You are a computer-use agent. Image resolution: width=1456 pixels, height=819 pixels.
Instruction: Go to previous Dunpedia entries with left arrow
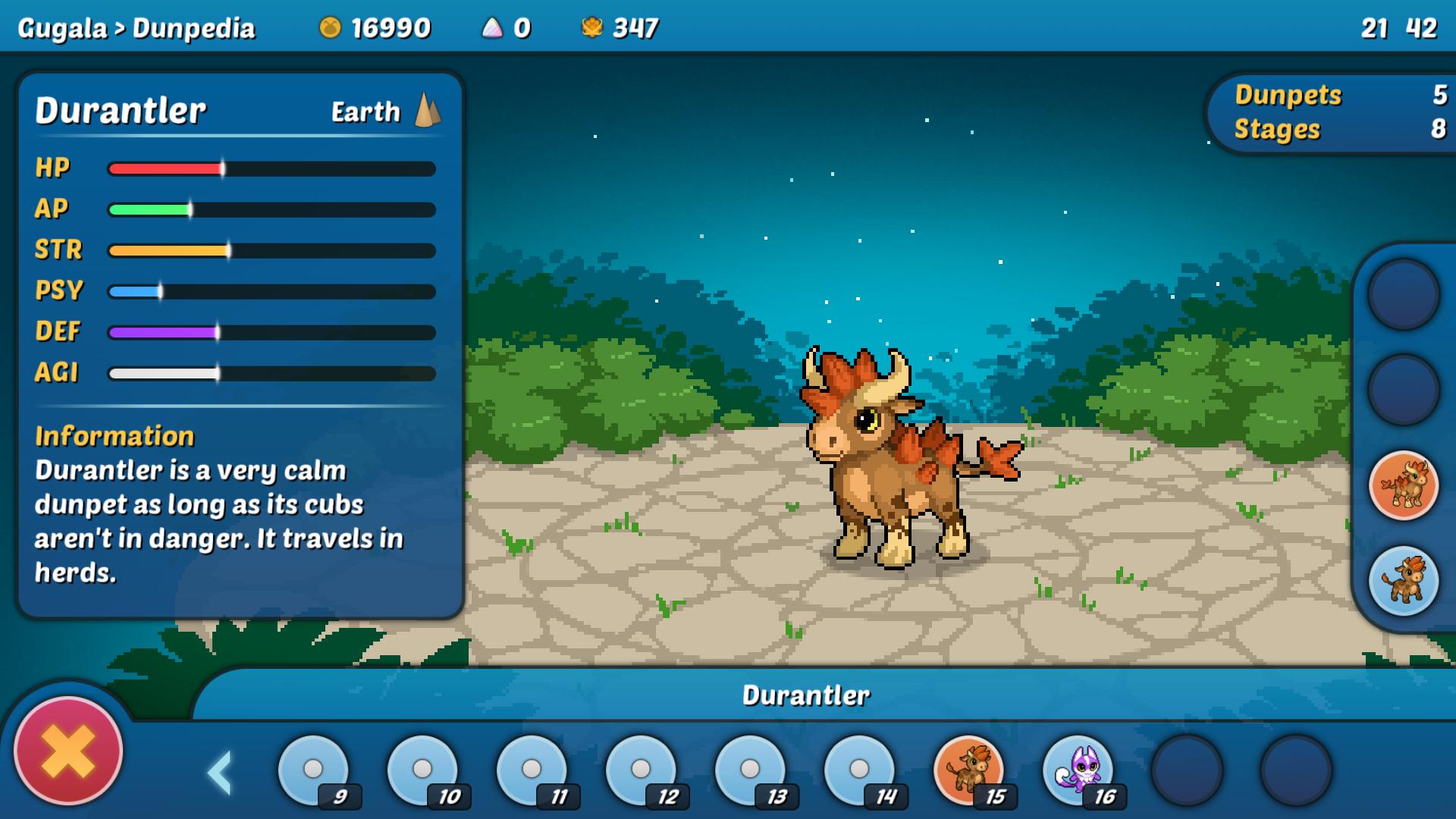point(219,773)
